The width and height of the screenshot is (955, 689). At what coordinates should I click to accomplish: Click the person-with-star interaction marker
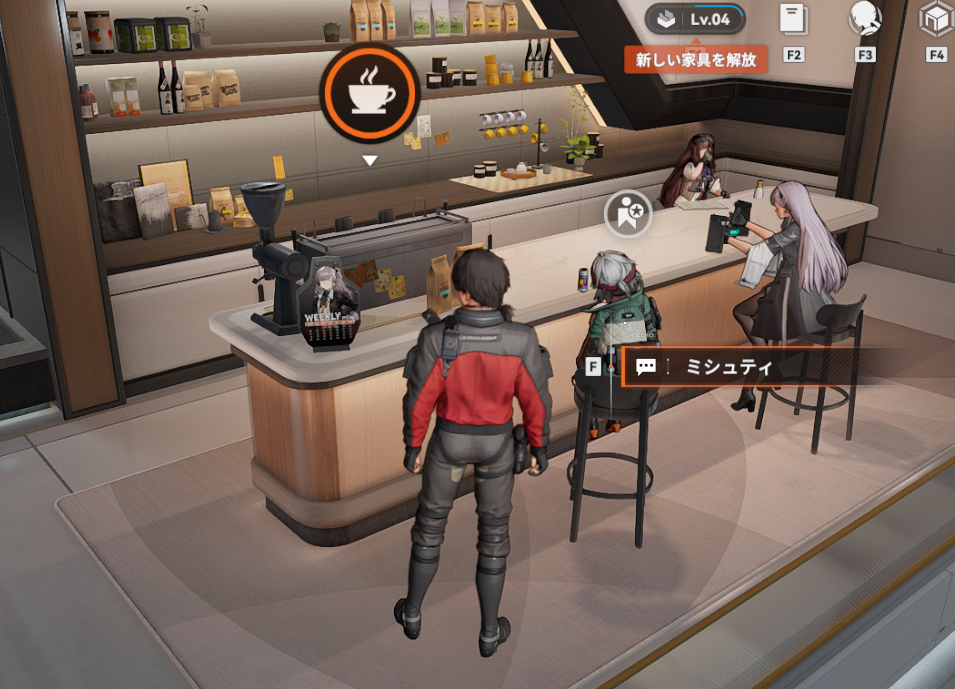coord(628,213)
